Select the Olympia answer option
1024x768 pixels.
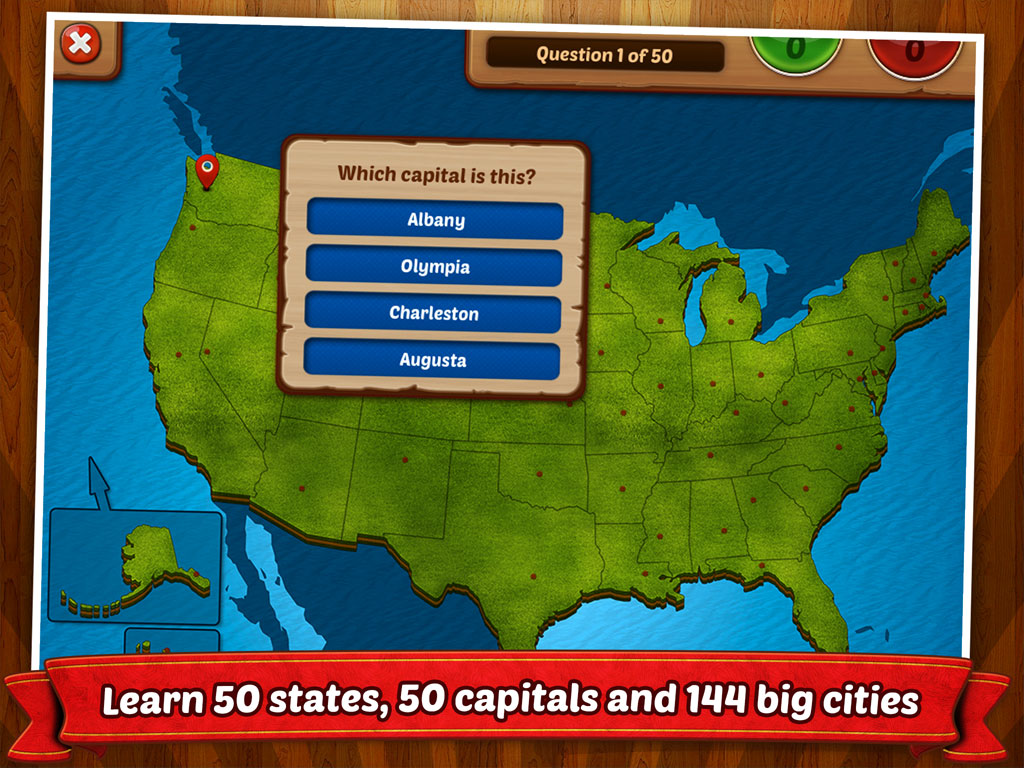coord(435,267)
